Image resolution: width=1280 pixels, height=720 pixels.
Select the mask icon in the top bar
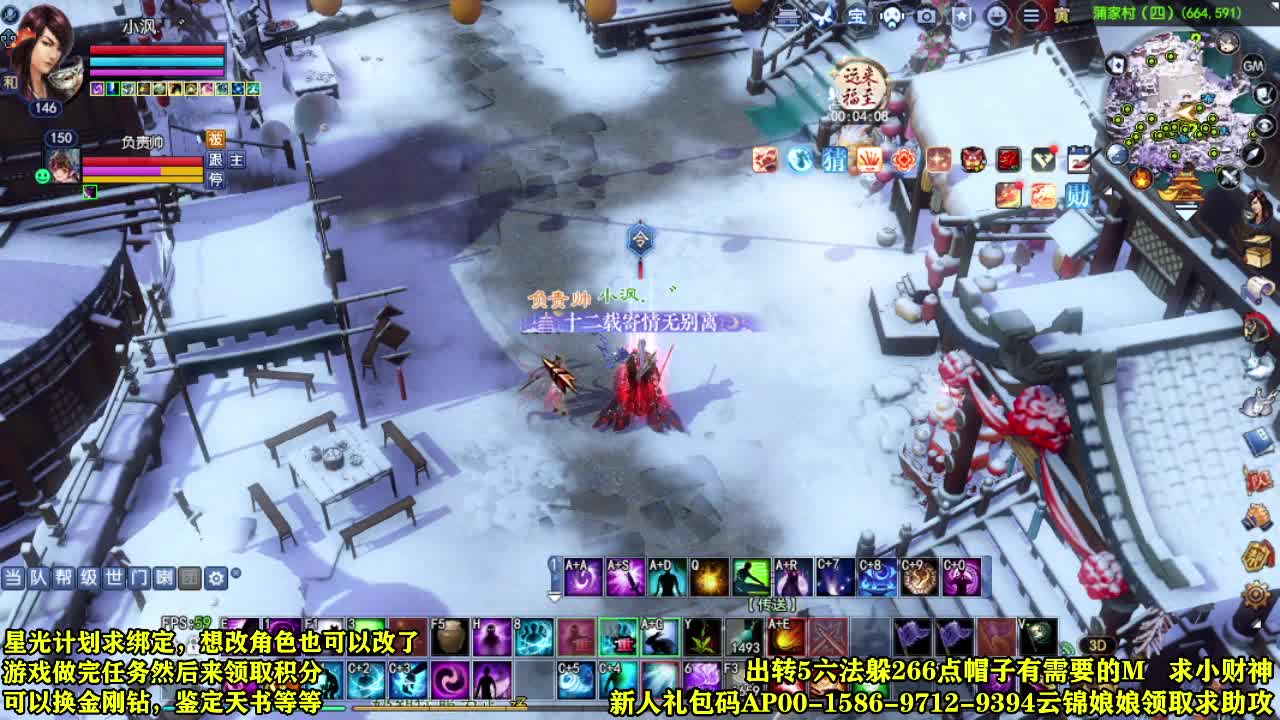click(x=892, y=17)
